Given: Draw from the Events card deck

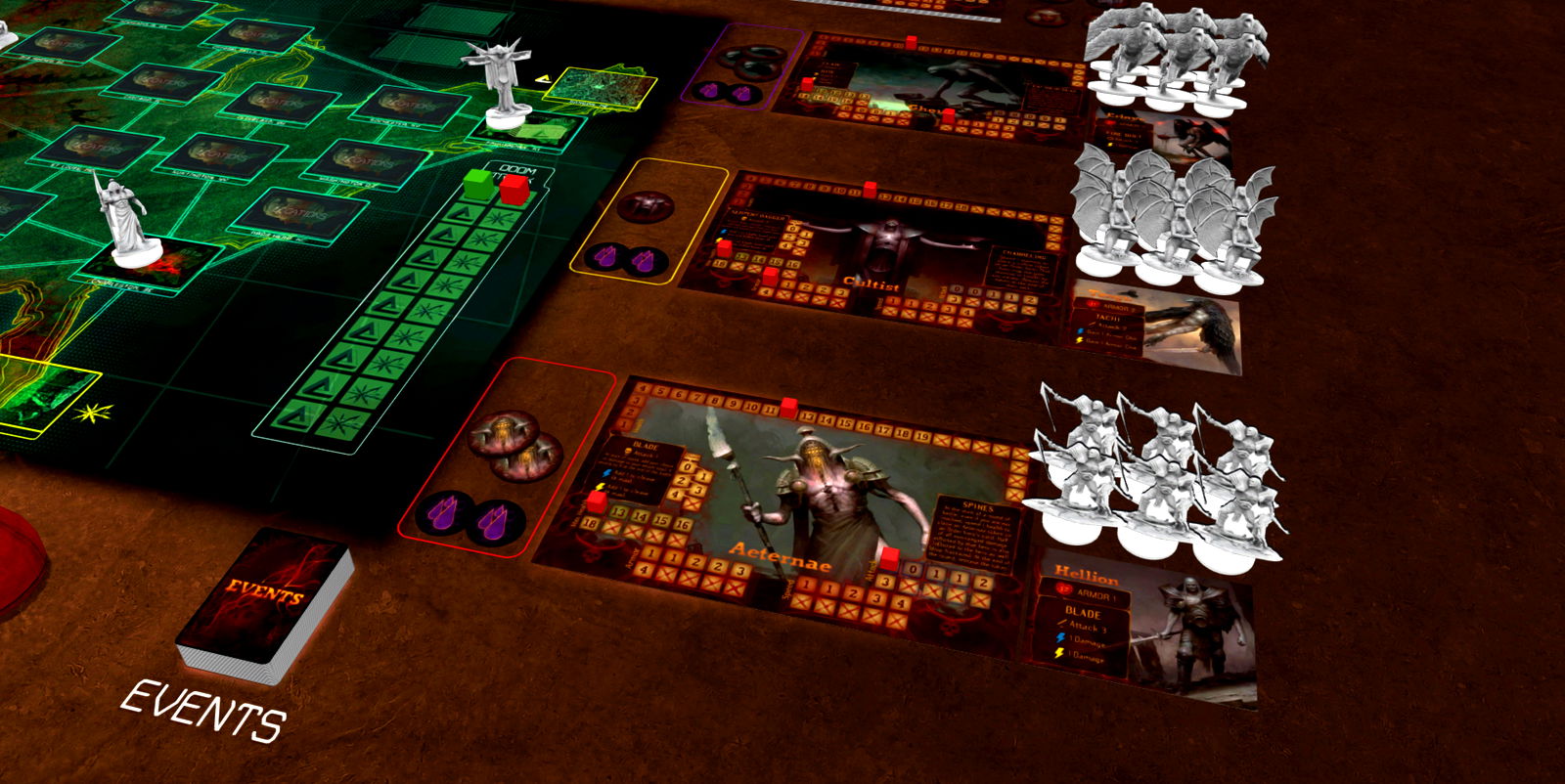Looking at the screenshot, I should pos(264,603).
